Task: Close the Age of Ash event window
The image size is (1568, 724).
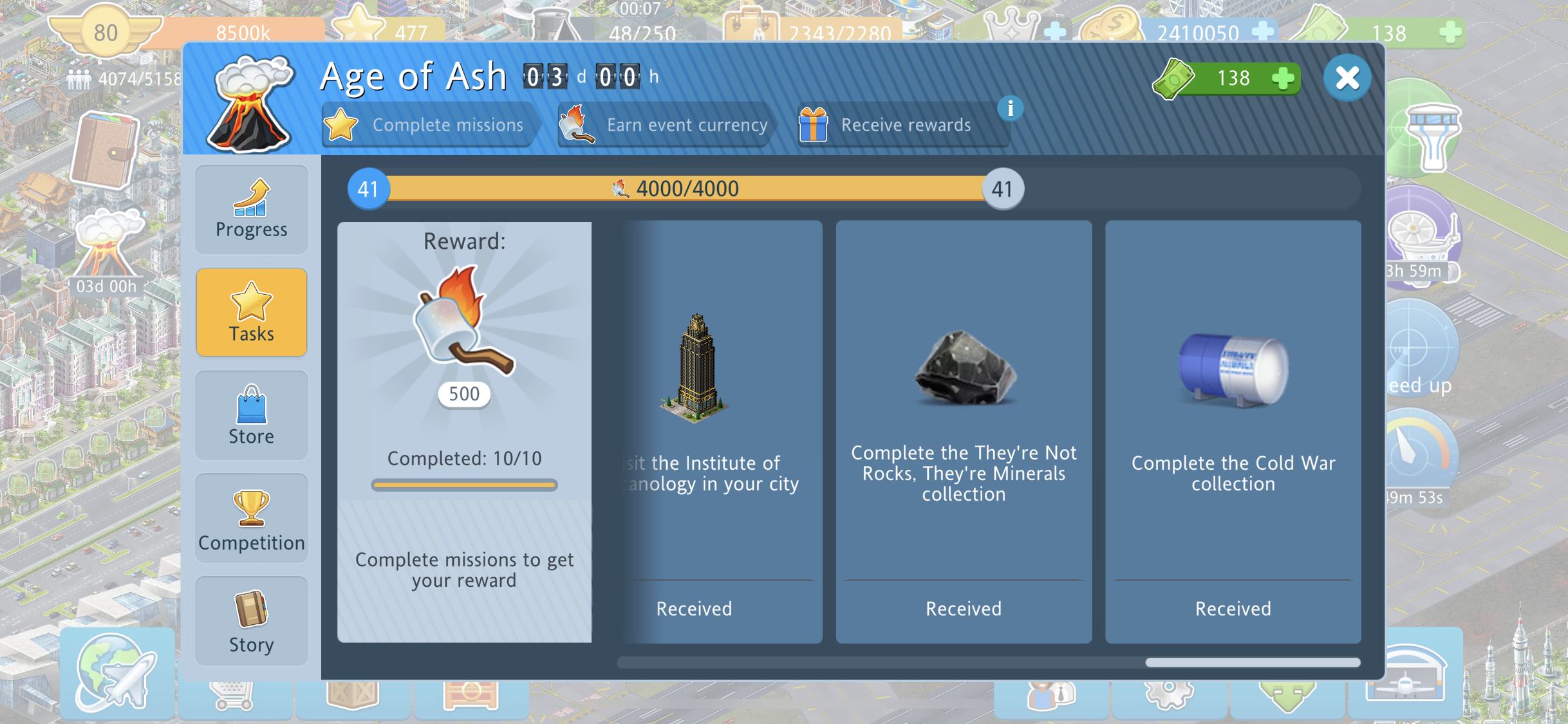Action: pyautogui.click(x=1347, y=79)
